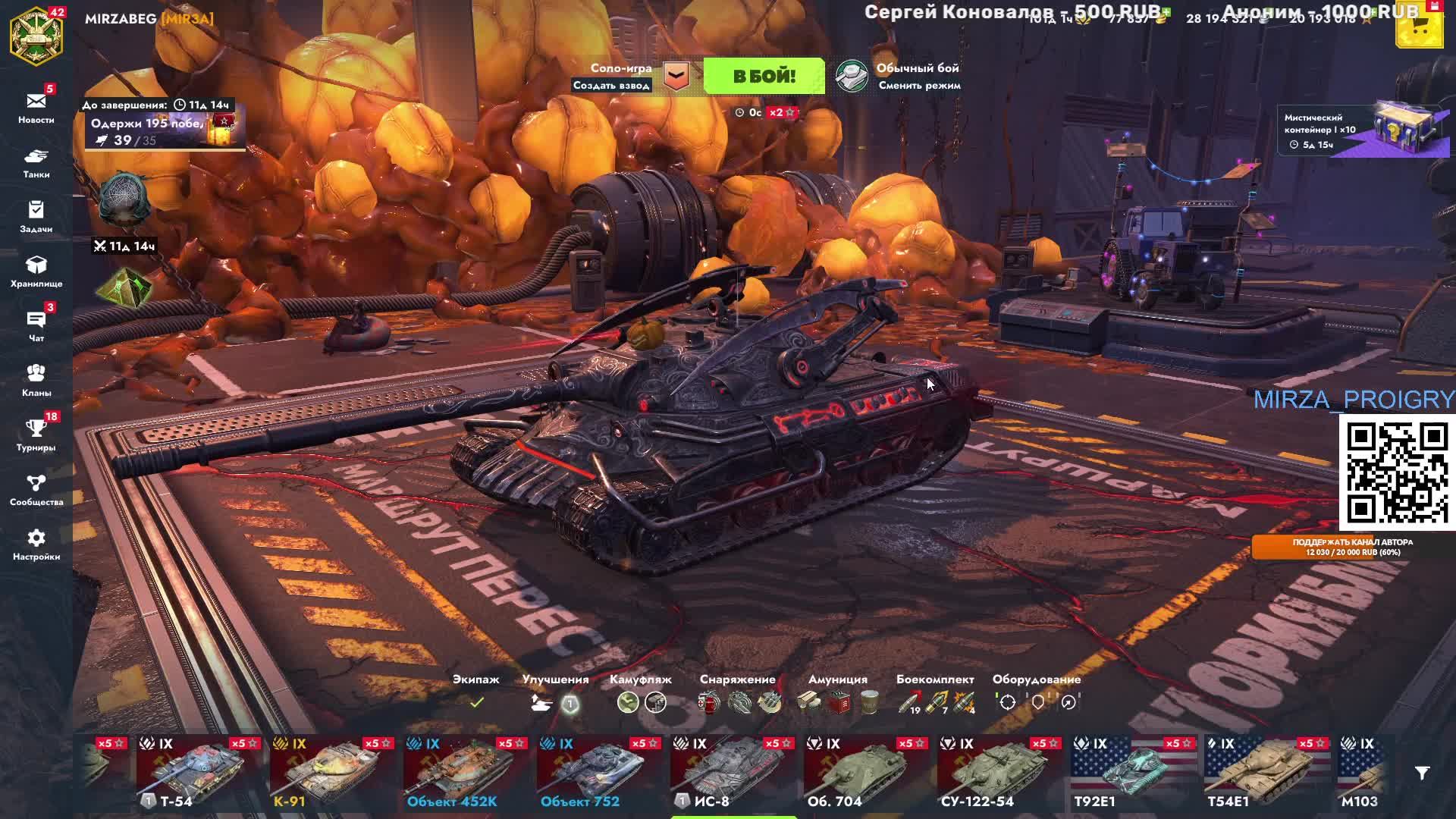Image resolution: width=1456 pixels, height=819 pixels.
Task: Open the Чат chat panel
Action: coord(36,326)
